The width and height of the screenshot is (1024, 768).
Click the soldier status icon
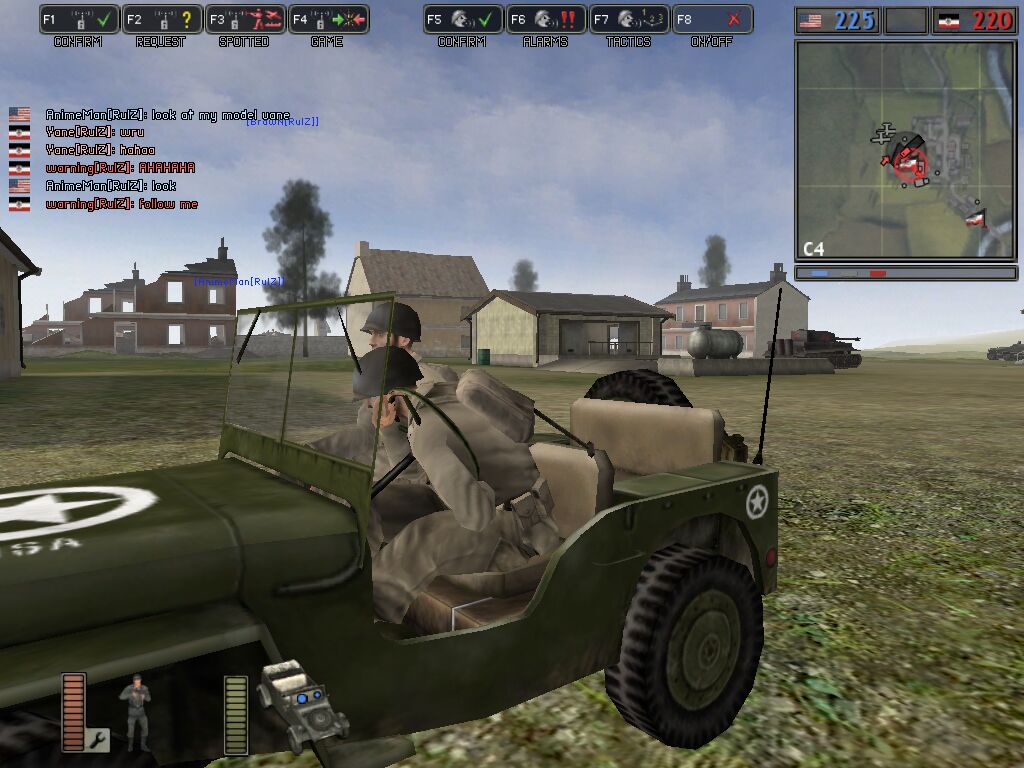136,712
